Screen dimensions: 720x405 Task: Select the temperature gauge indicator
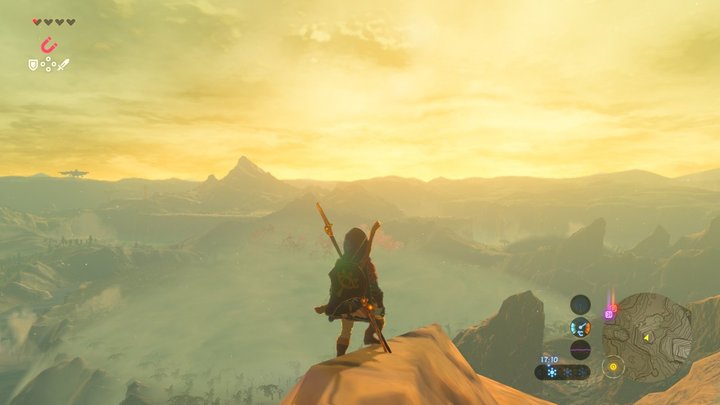[x=580, y=327]
